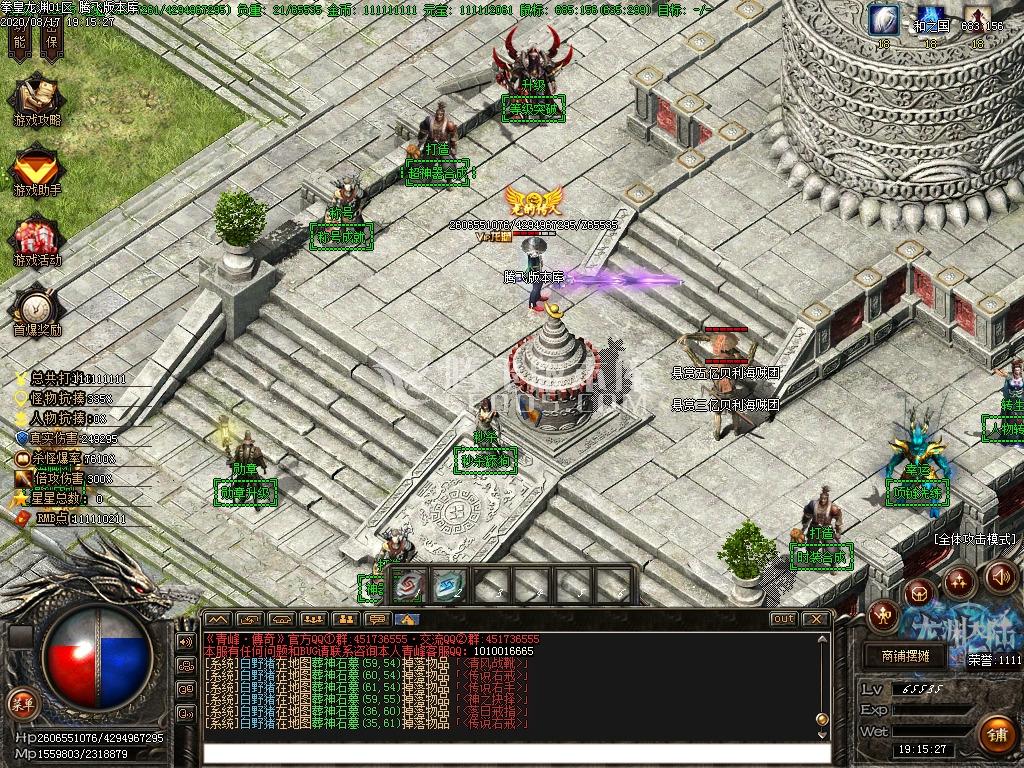Open the character figure icon
This screenshot has width=1024, height=768.
[x=882, y=615]
